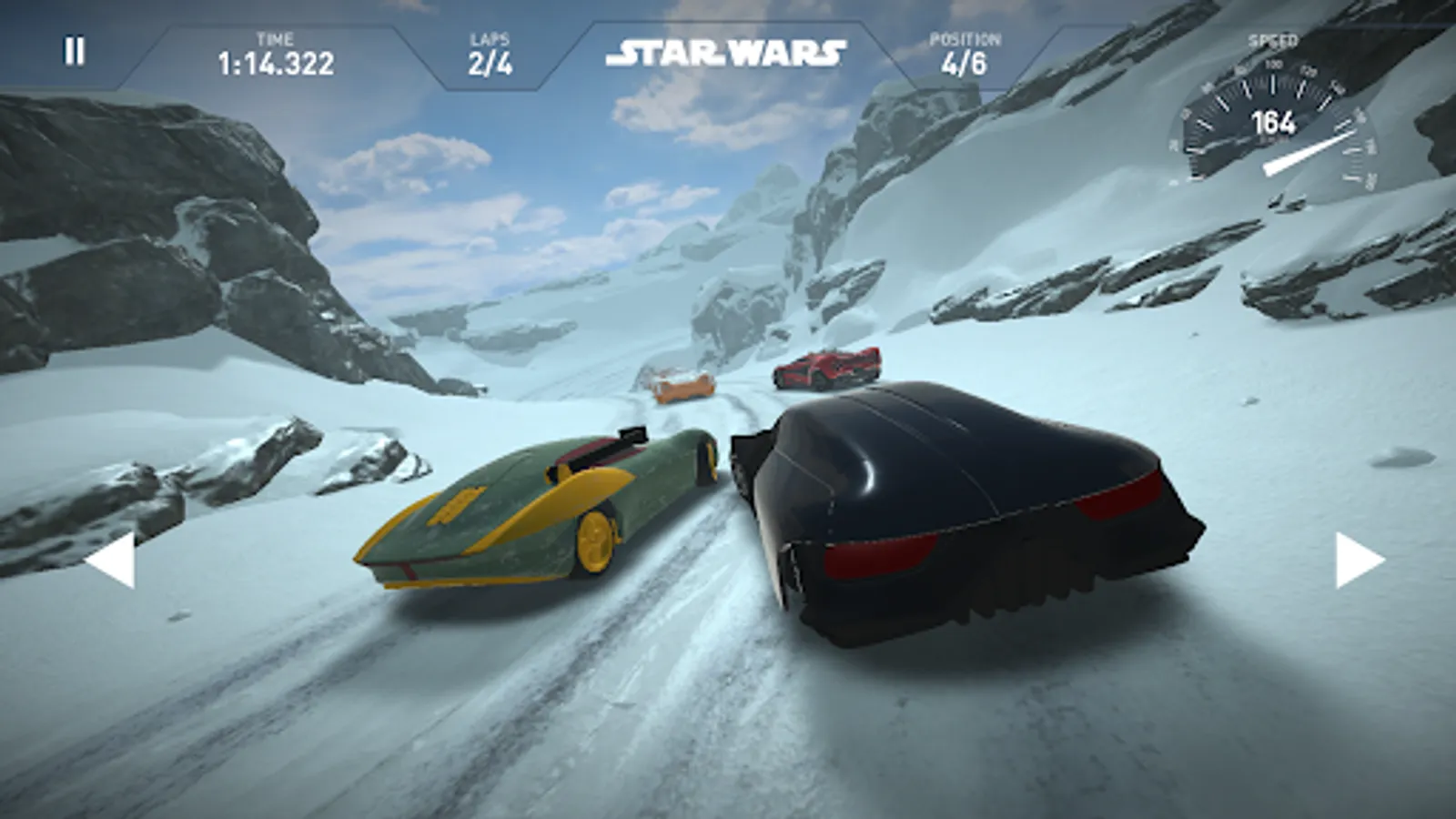1456x819 pixels.
Task: Select the left steering arrow
Action: point(112,559)
